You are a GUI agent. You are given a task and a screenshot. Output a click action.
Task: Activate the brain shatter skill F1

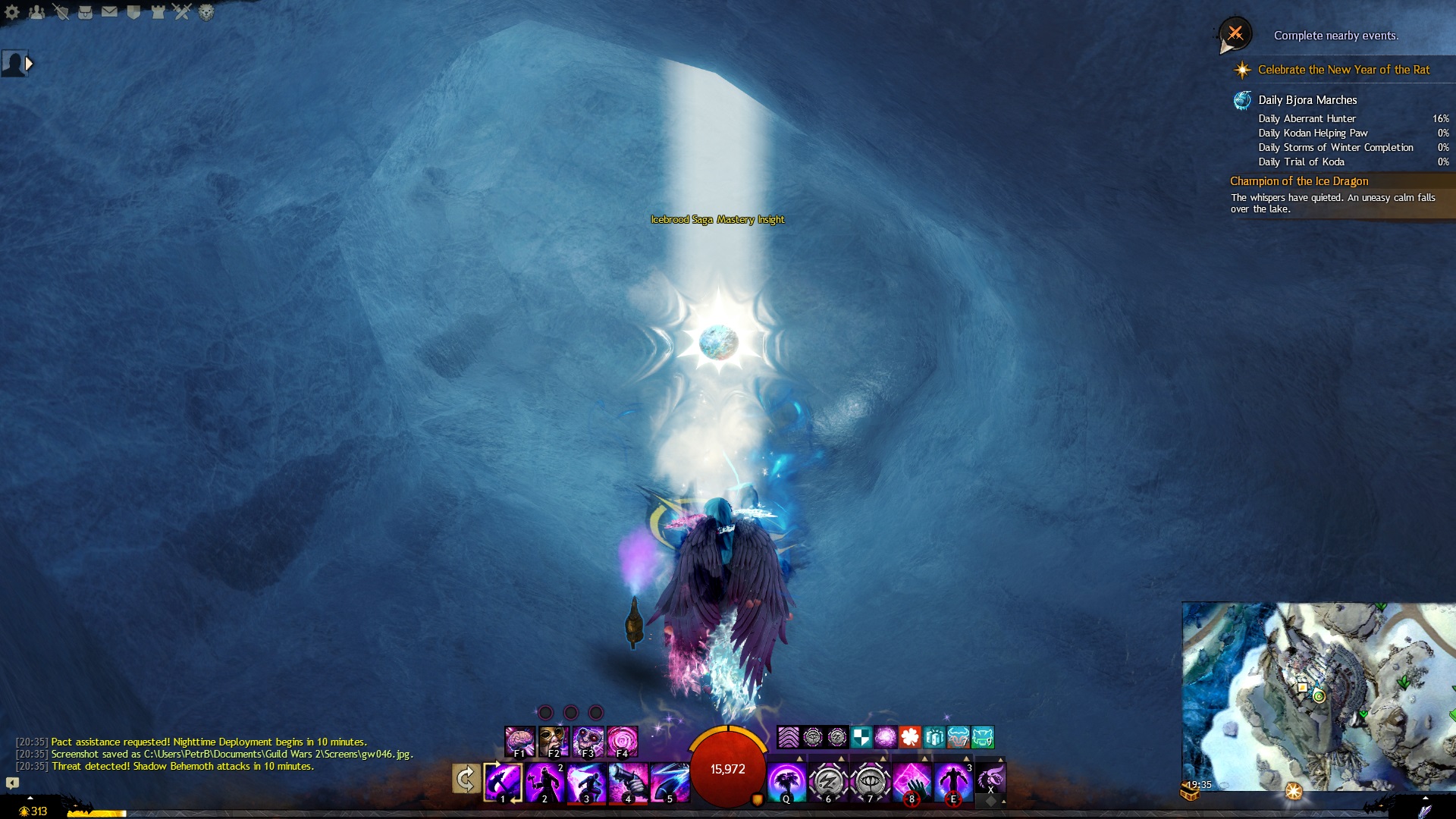(x=519, y=741)
